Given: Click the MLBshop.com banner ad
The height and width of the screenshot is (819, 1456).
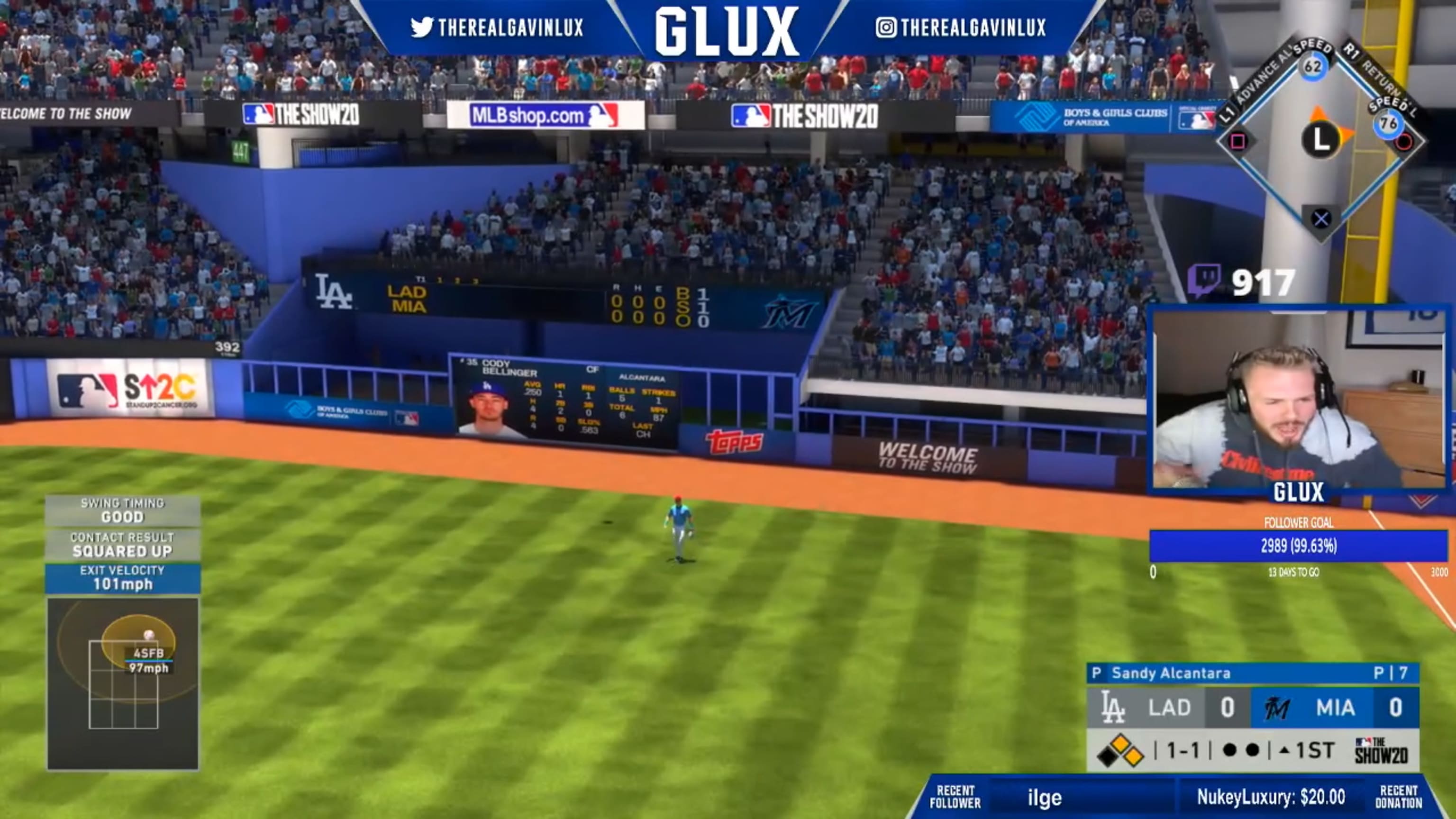Looking at the screenshot, I should [544, 114].
